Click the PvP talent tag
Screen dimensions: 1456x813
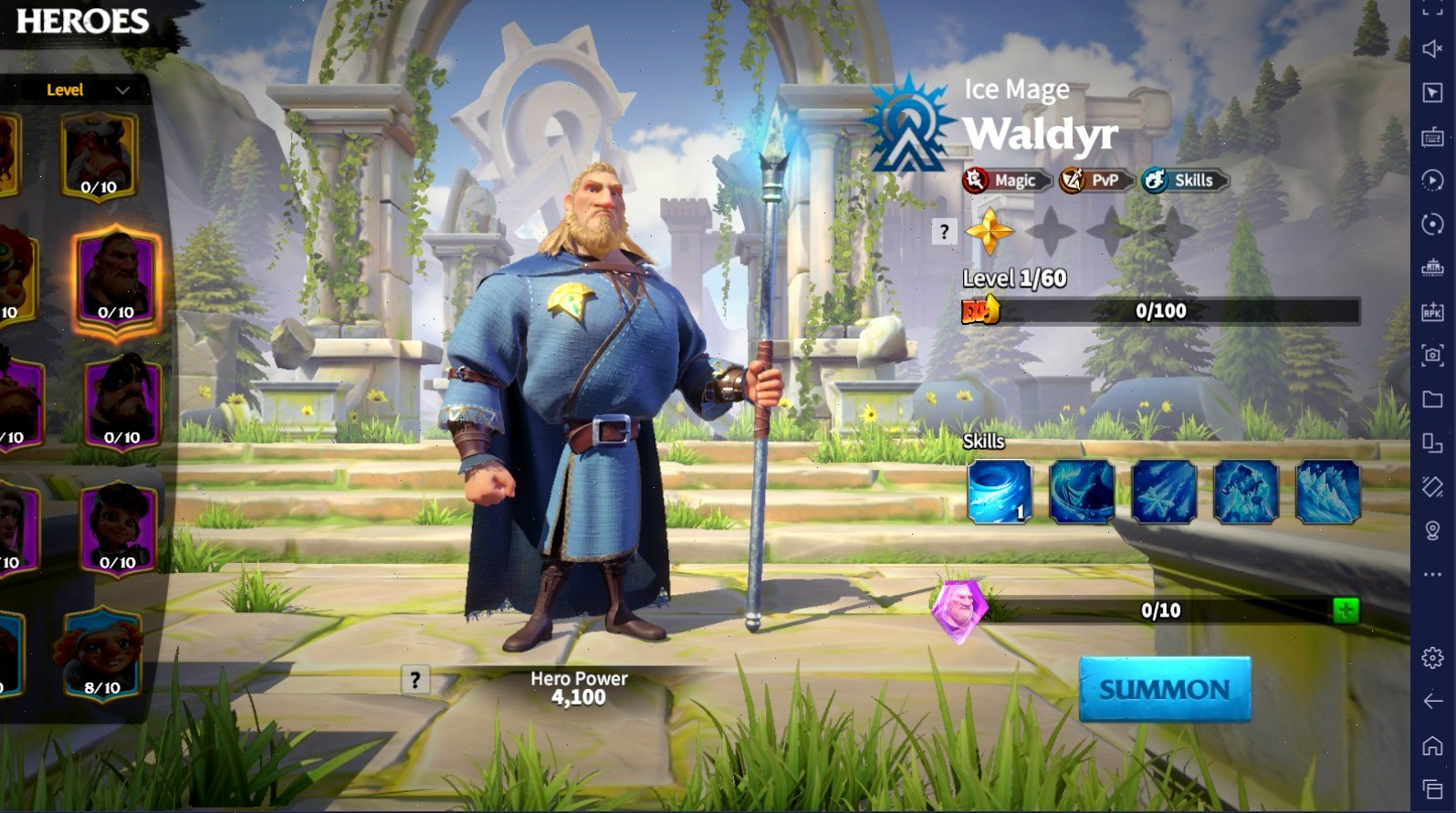click(1095, 181)
